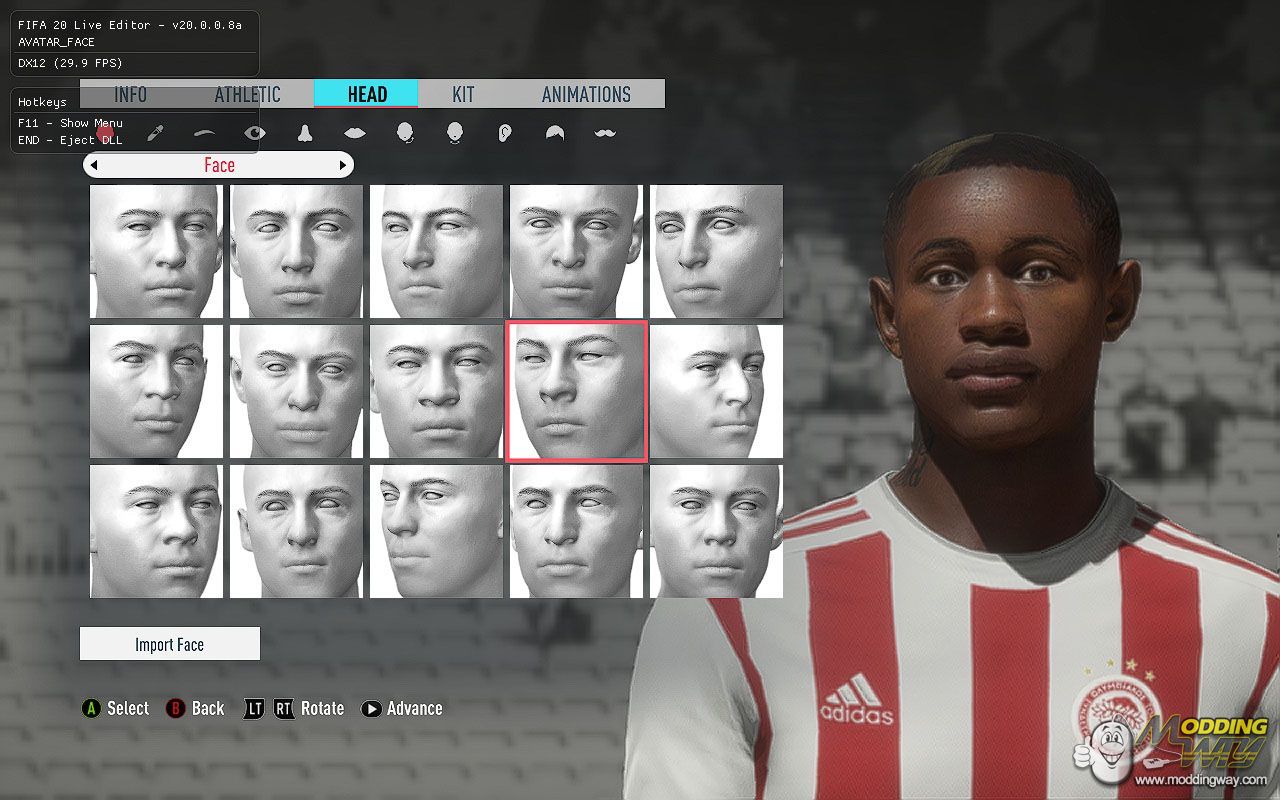1280x800 pixels.
Task: Select the eye icon category
Action: pos(255,133)
